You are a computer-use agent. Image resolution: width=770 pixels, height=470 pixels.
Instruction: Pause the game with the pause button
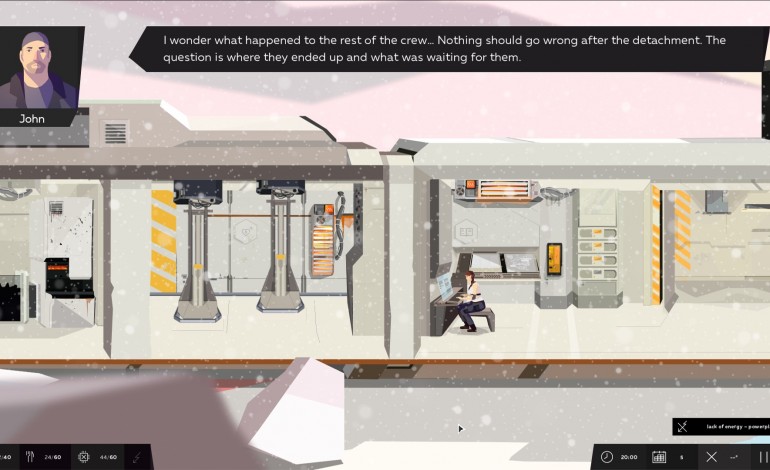coord(763,457)
